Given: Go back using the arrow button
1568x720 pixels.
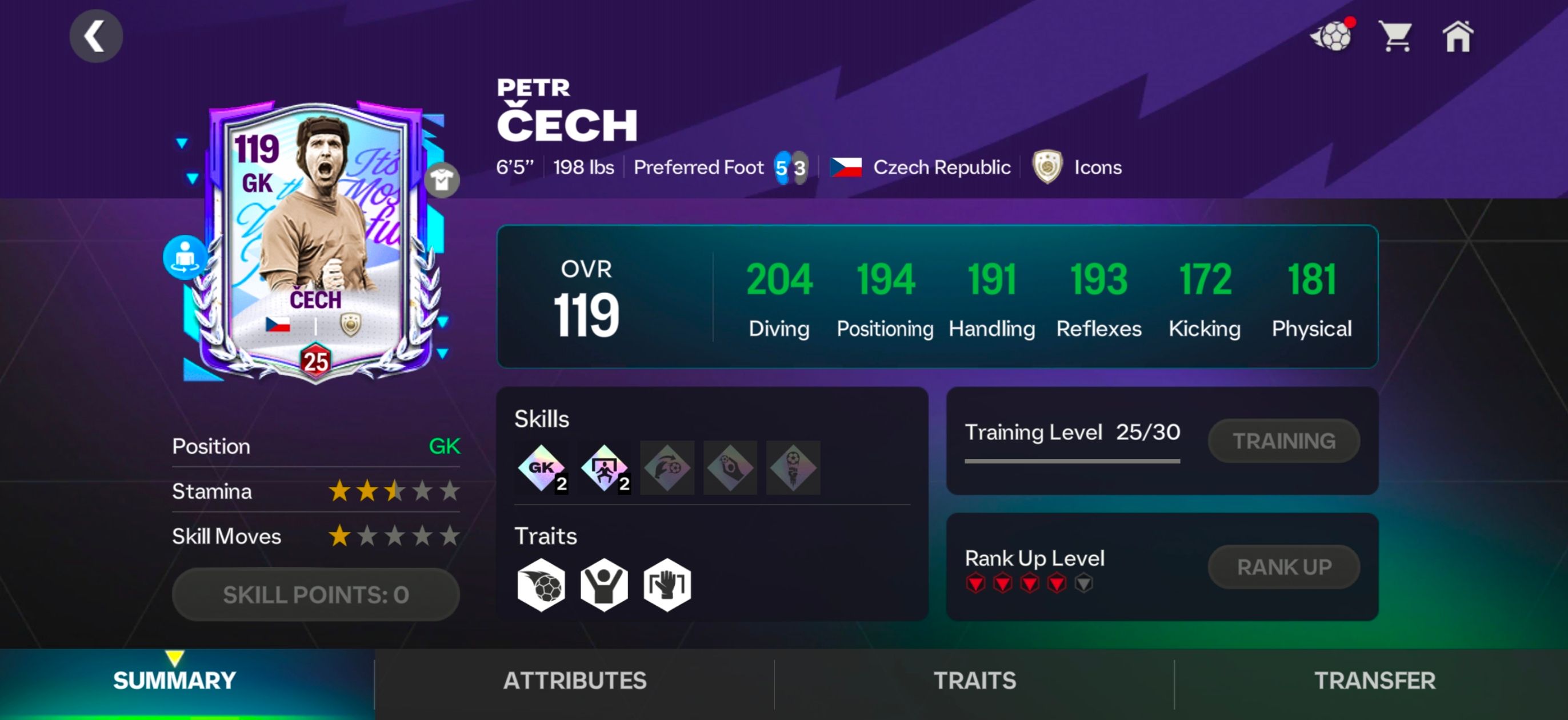Looking at the screenshot, I should [95, 37].
